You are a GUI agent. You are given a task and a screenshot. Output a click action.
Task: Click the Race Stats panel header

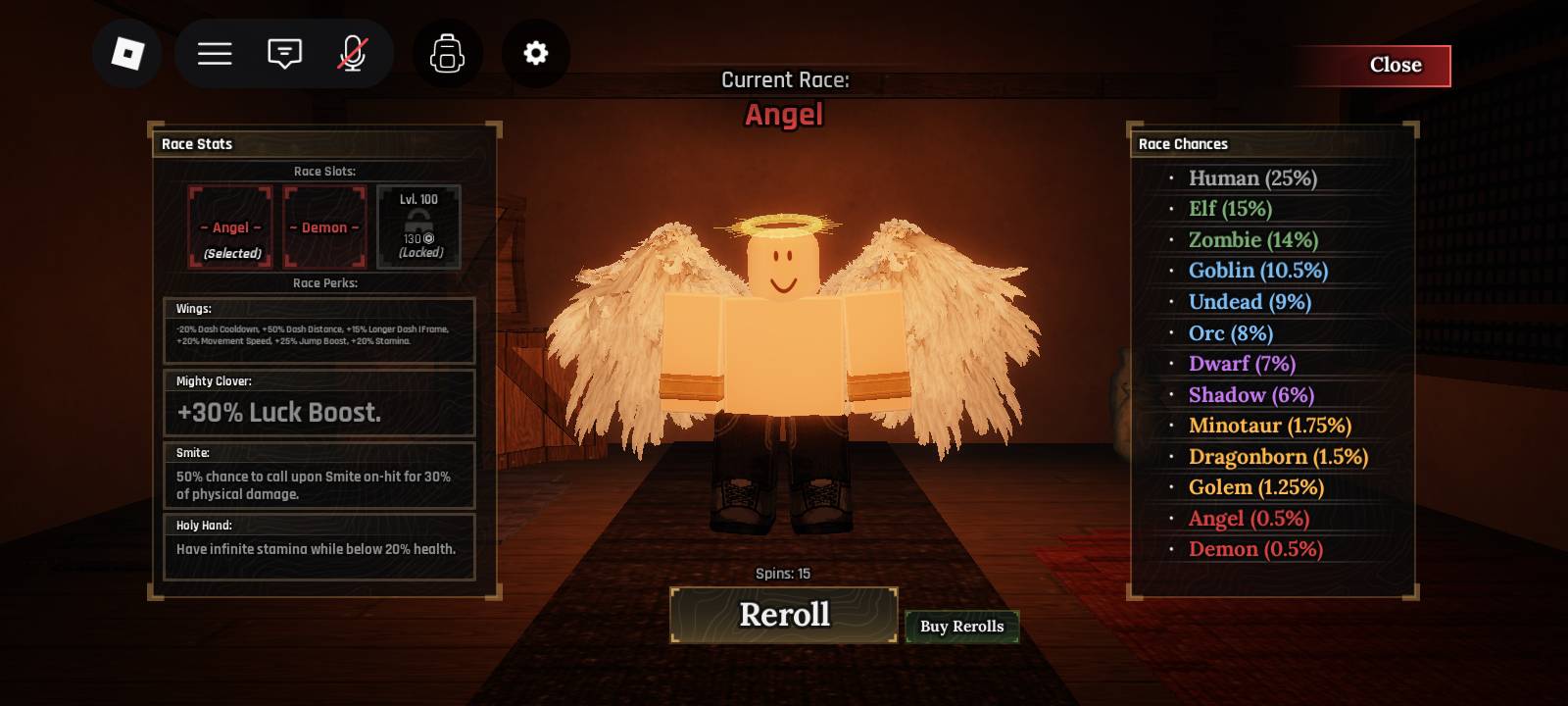pos(196,144)
